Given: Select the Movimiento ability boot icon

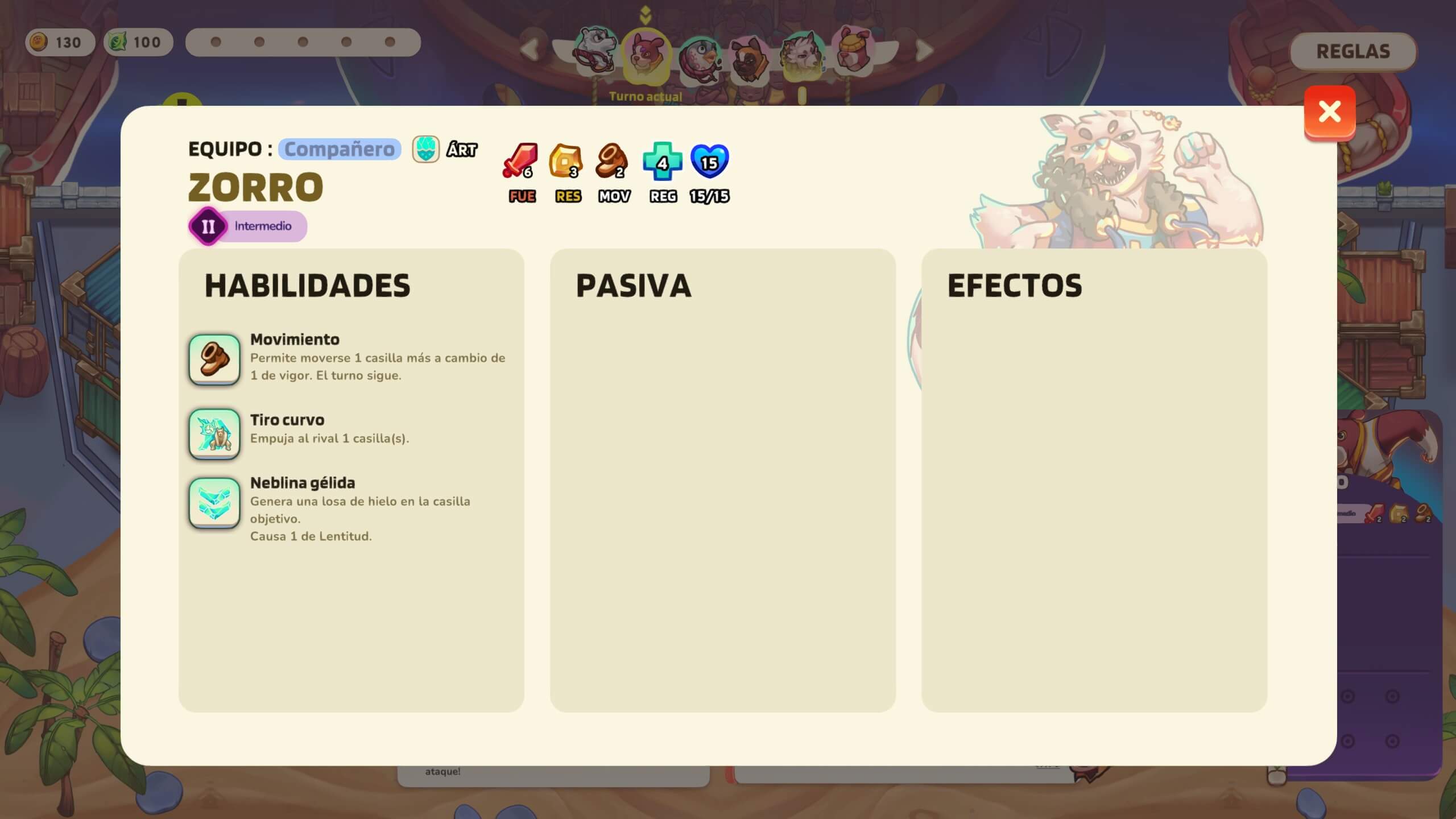Looking at the screenshot, I should click(214, 360).
